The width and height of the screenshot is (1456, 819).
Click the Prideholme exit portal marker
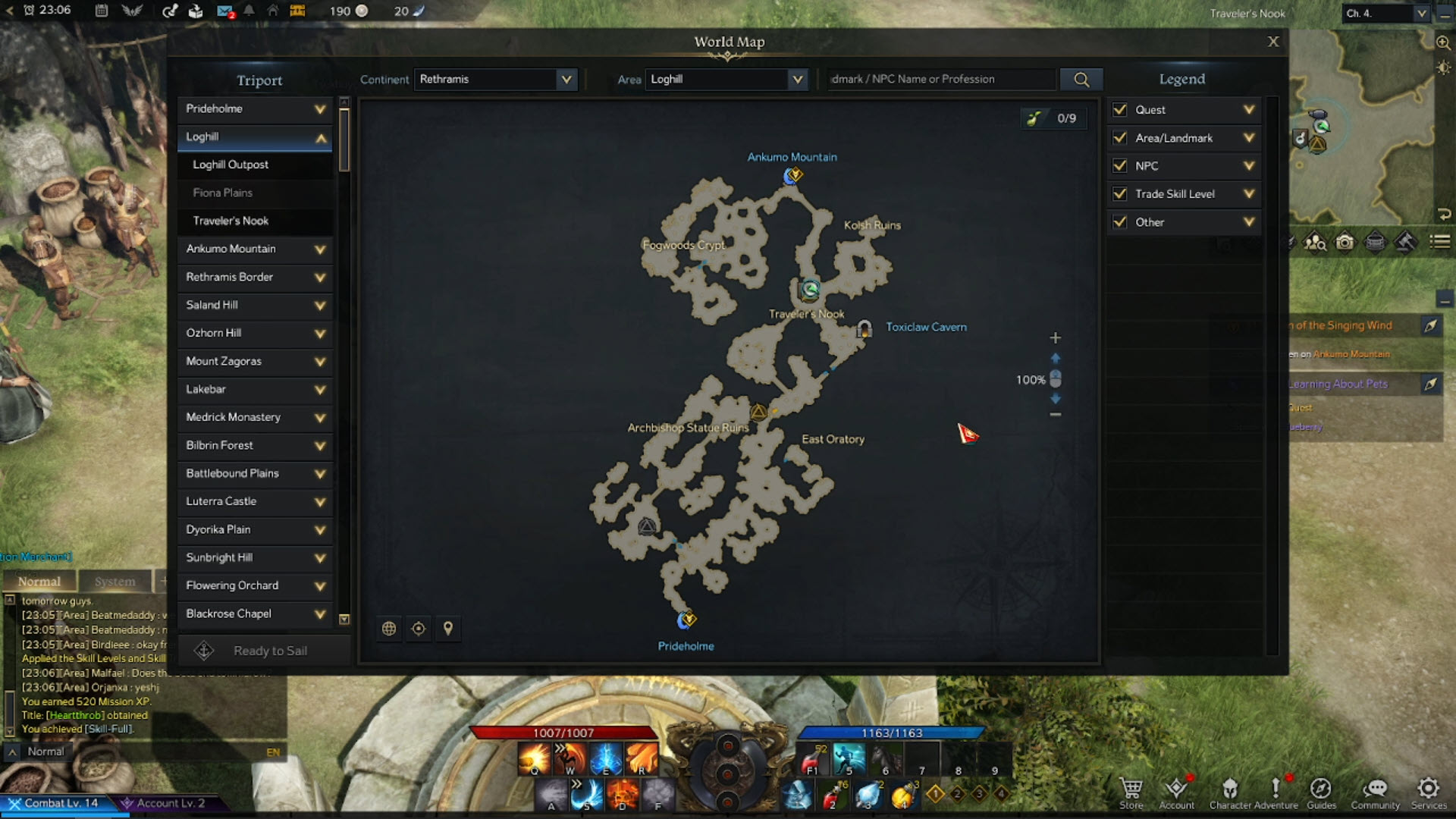(x=687, y=620)
